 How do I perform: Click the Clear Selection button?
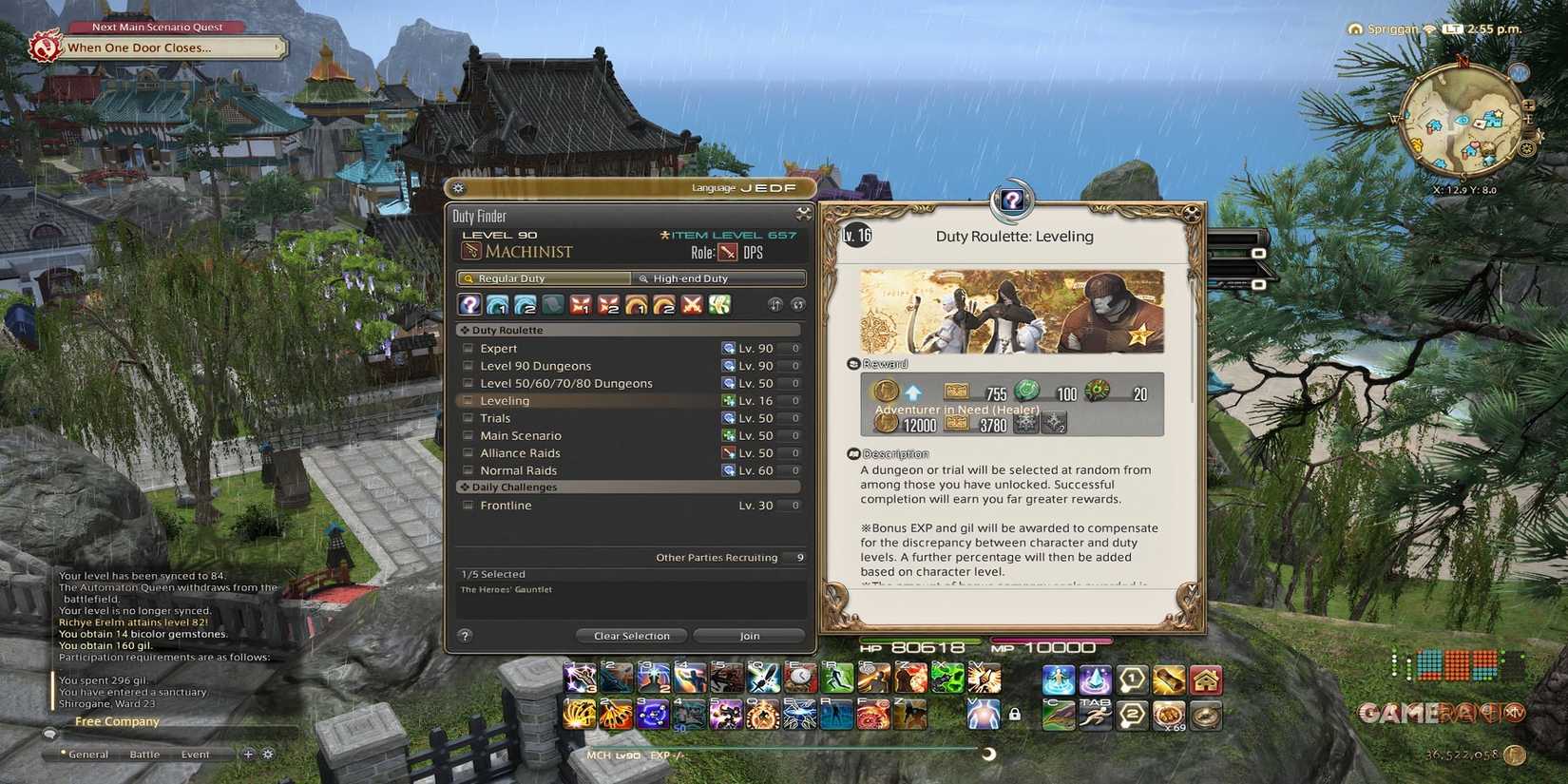tap(631, 635)
